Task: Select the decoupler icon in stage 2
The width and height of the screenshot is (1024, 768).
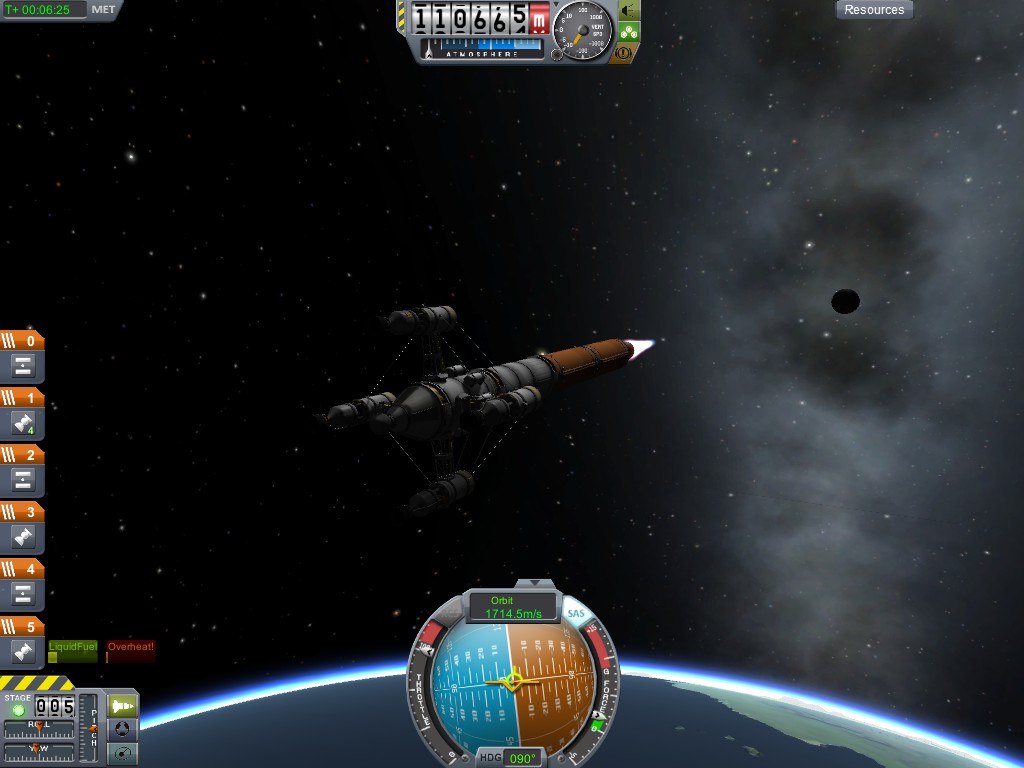Action: pyautogui.click(x=24, y=481)
